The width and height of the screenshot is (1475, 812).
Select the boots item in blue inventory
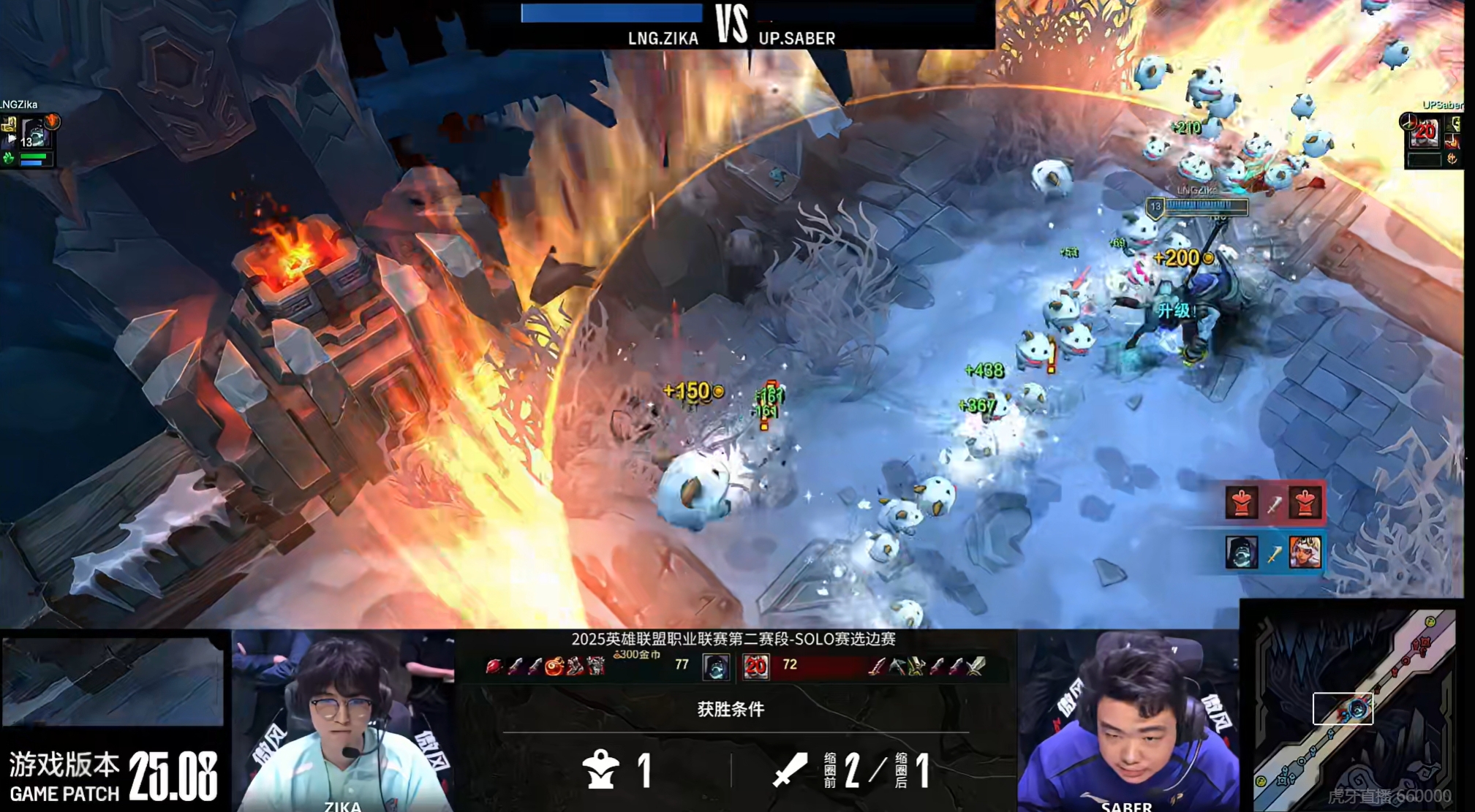point(576,666)
